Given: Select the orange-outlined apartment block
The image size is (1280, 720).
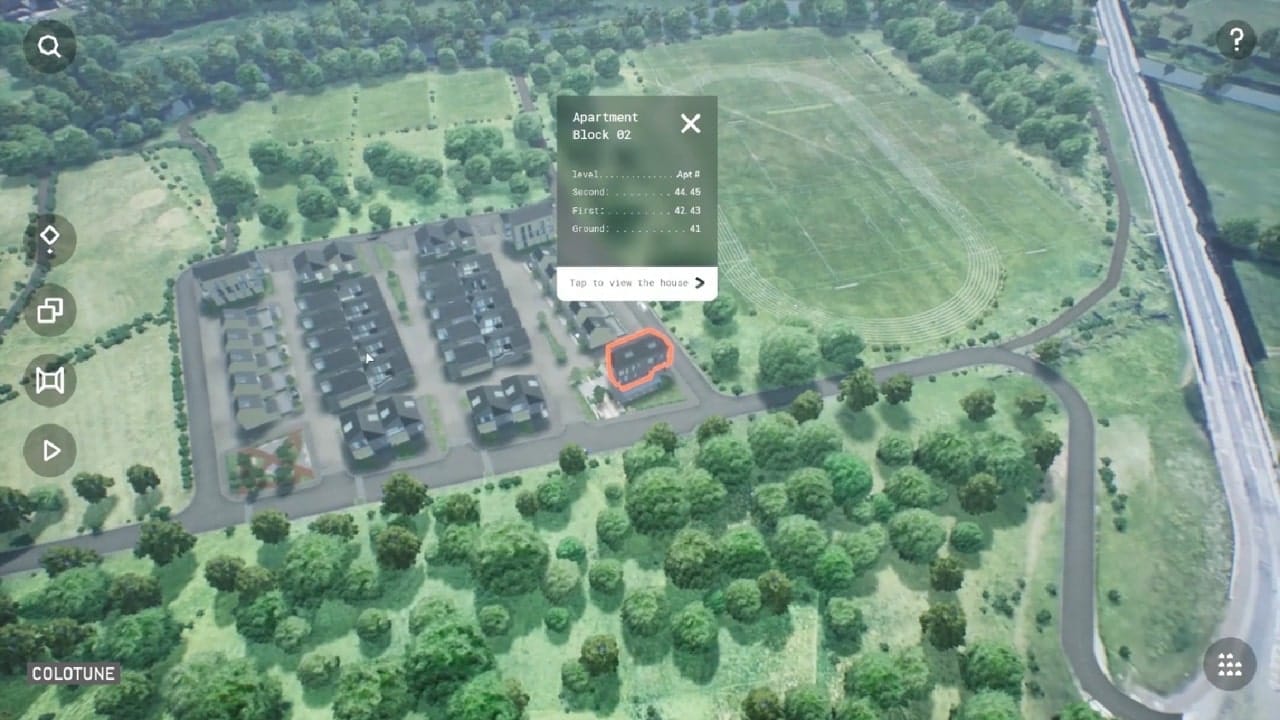Looking at the screenshot, I should (x=638, y=360).
